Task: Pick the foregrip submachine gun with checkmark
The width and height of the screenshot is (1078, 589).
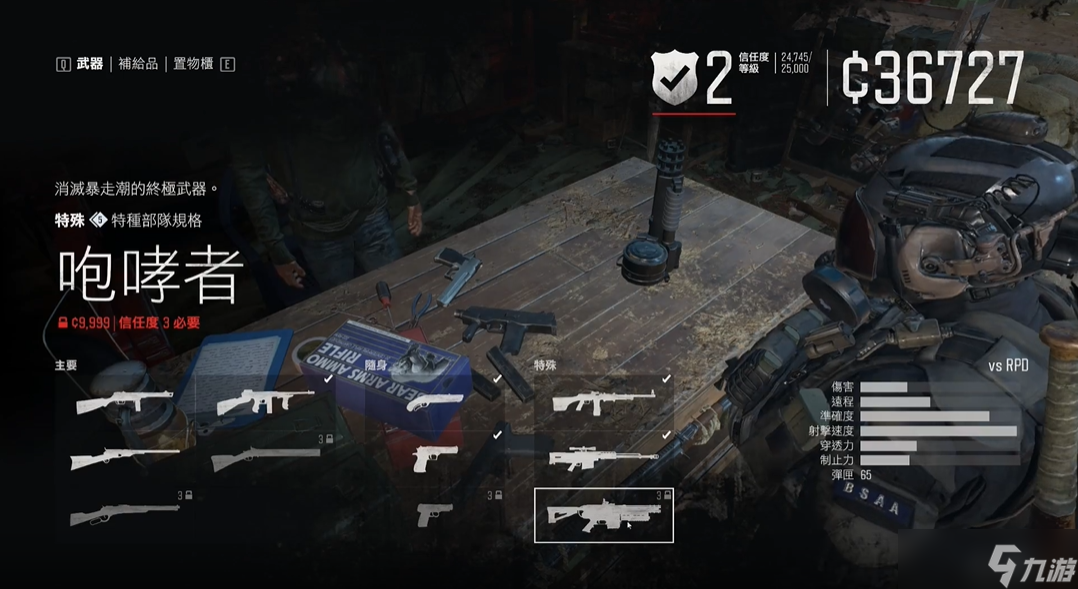Action: pos(266,402)
